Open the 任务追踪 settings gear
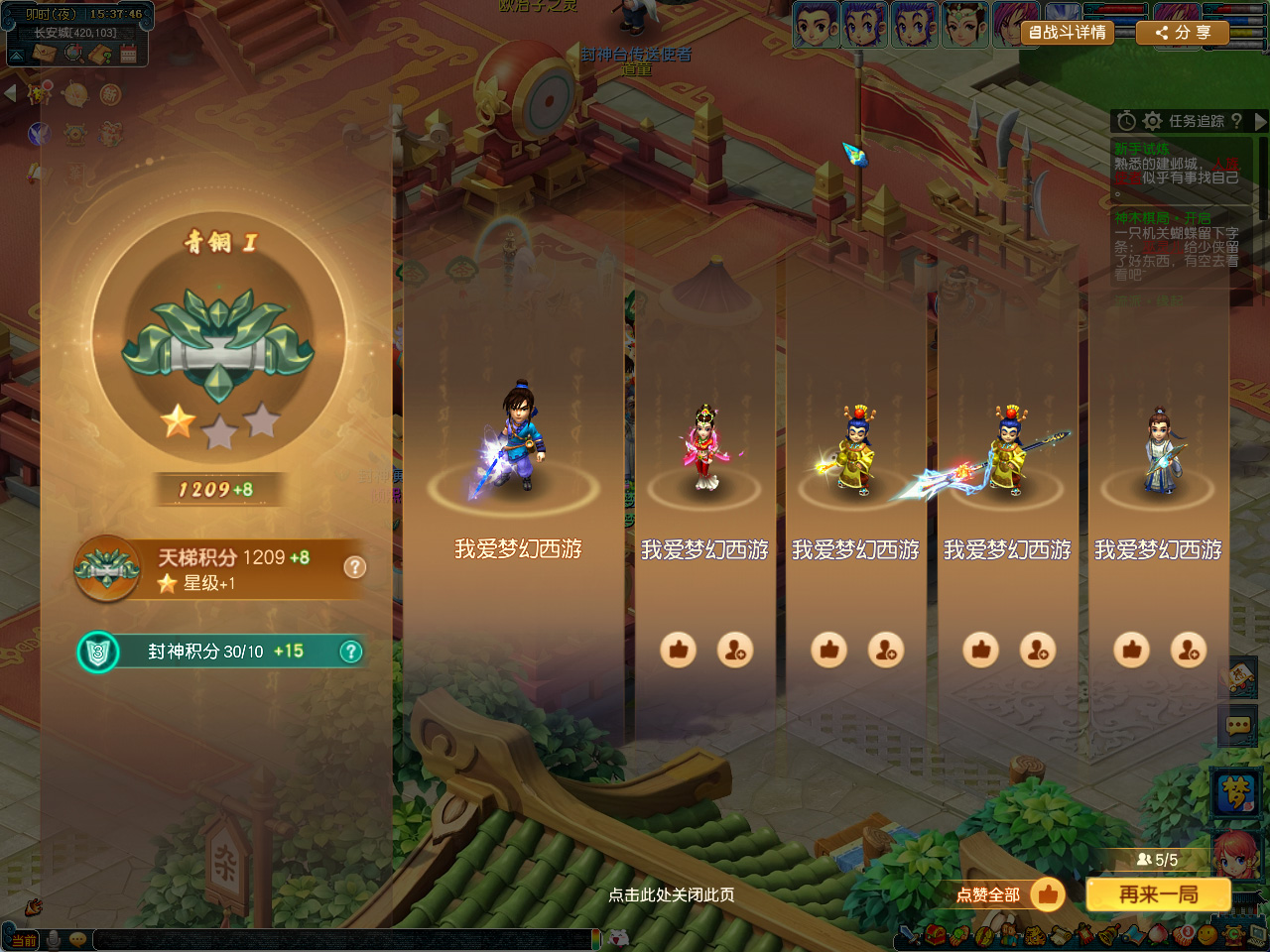 click(x=1152, y=121)
